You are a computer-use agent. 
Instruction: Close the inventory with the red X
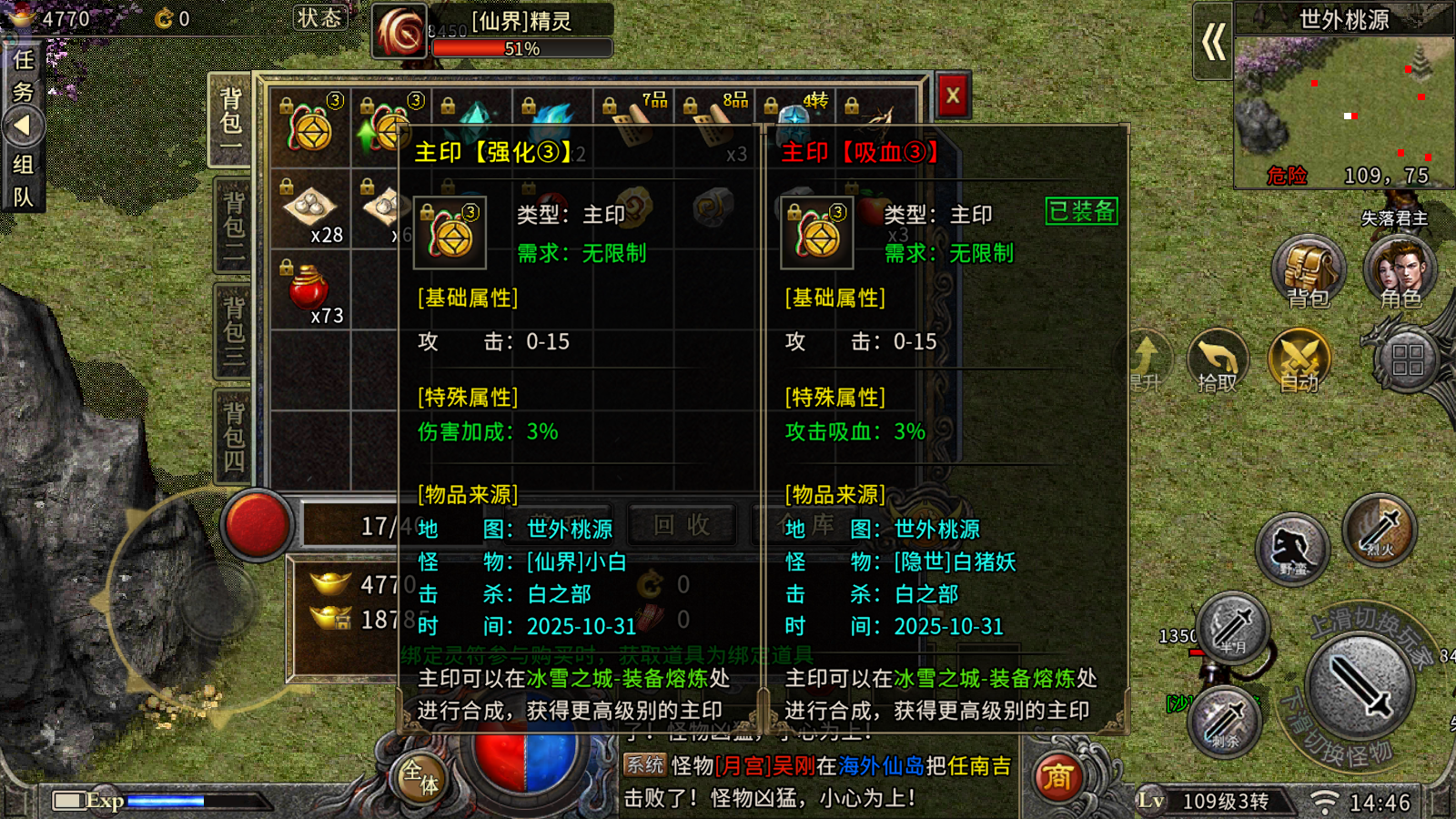click(953, 96)
